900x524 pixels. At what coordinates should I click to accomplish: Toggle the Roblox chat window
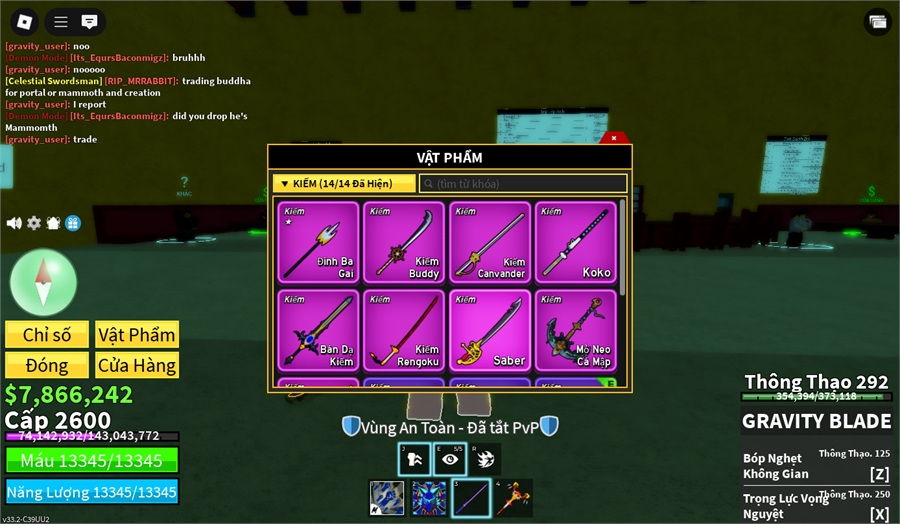point(89,21)
